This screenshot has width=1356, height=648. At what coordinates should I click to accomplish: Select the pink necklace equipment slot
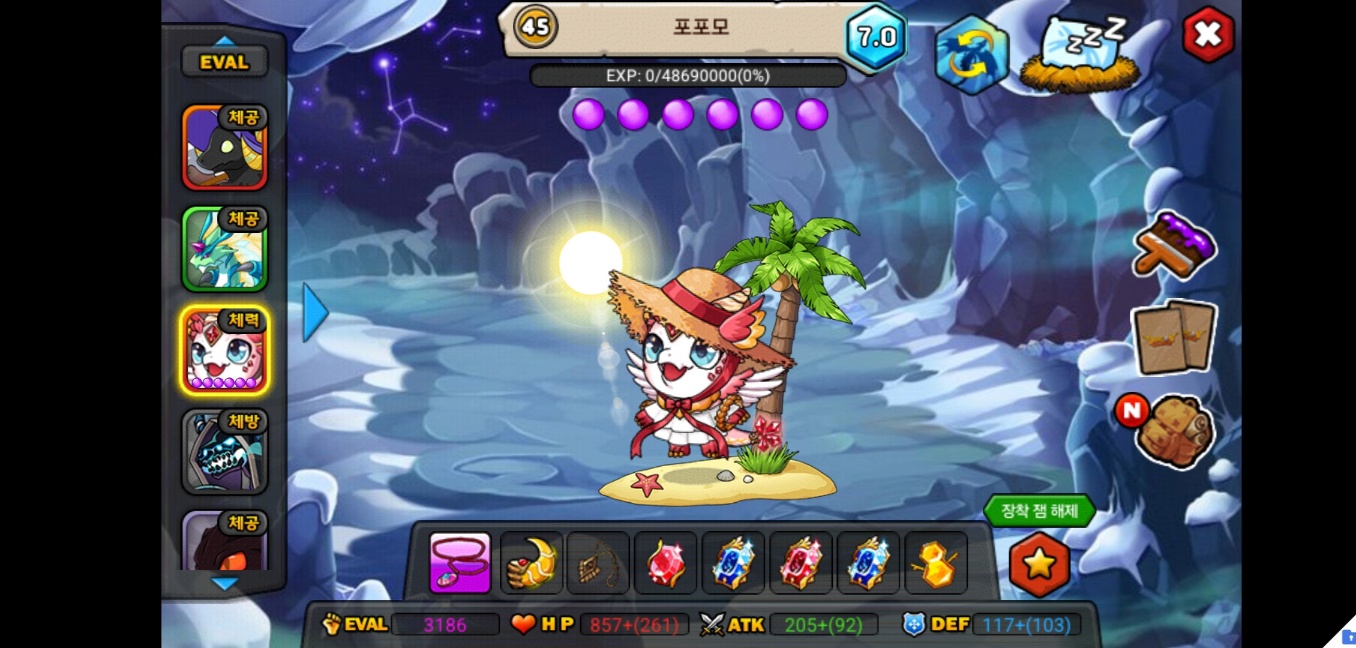(460, 563)
